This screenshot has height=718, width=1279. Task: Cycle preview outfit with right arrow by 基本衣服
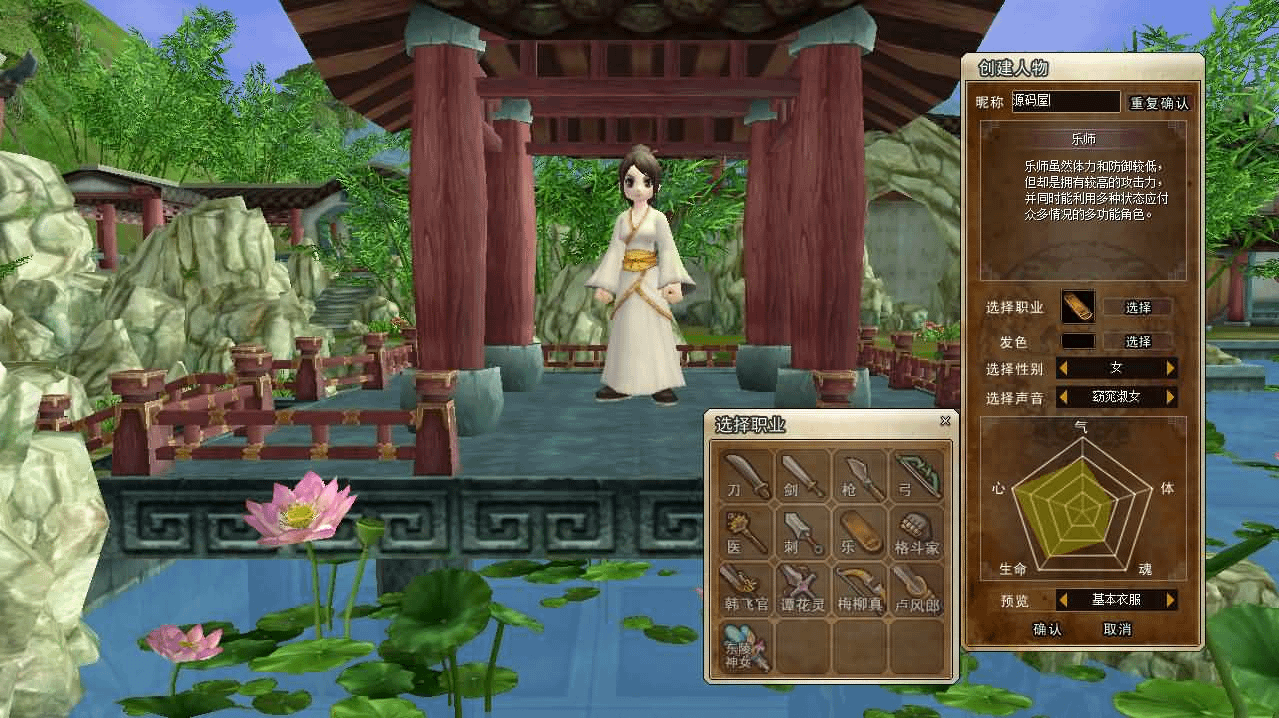pos(1170,600)
